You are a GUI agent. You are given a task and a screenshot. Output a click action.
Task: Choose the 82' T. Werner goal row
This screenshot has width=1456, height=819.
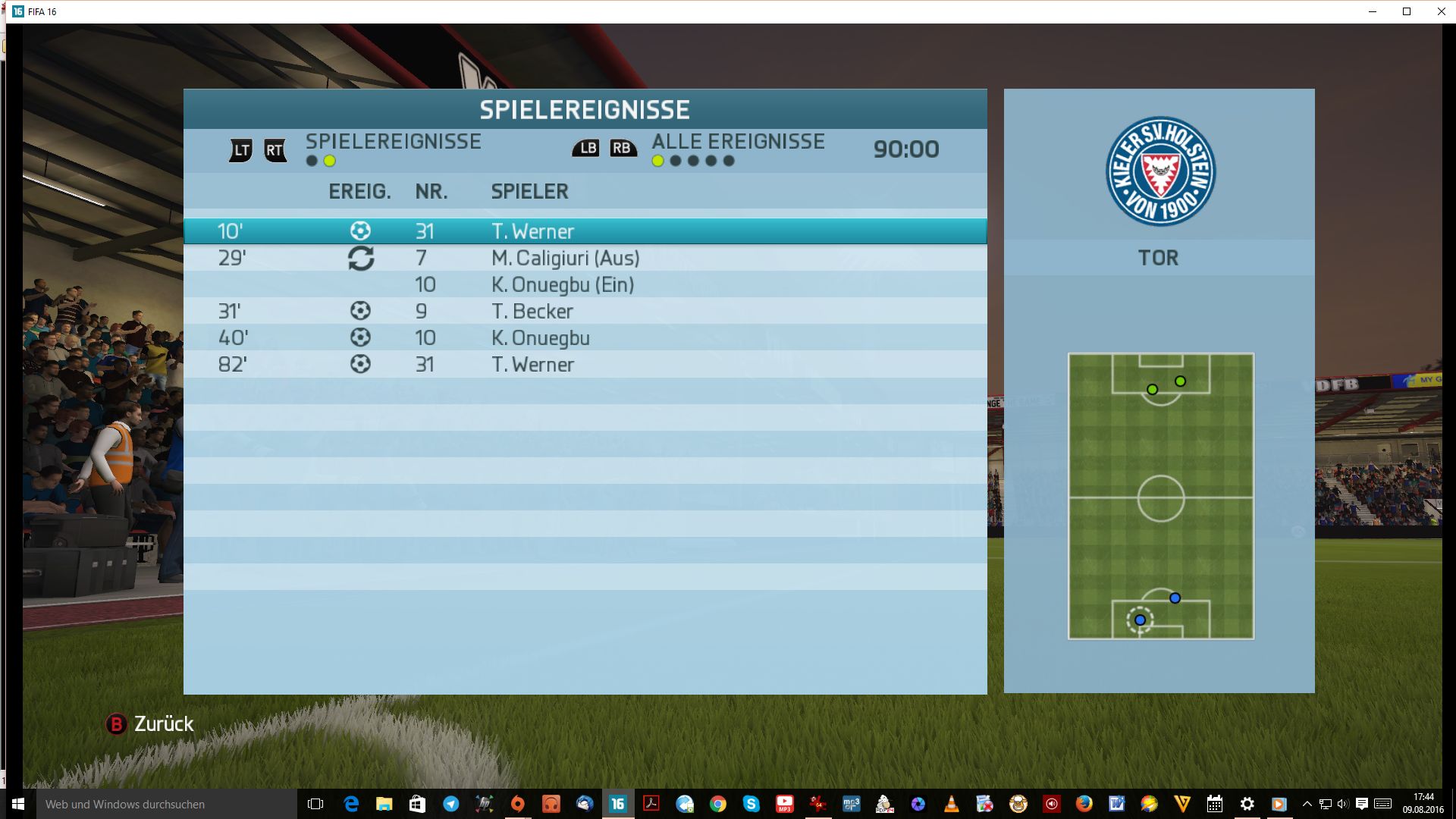(x=585, y=364)
